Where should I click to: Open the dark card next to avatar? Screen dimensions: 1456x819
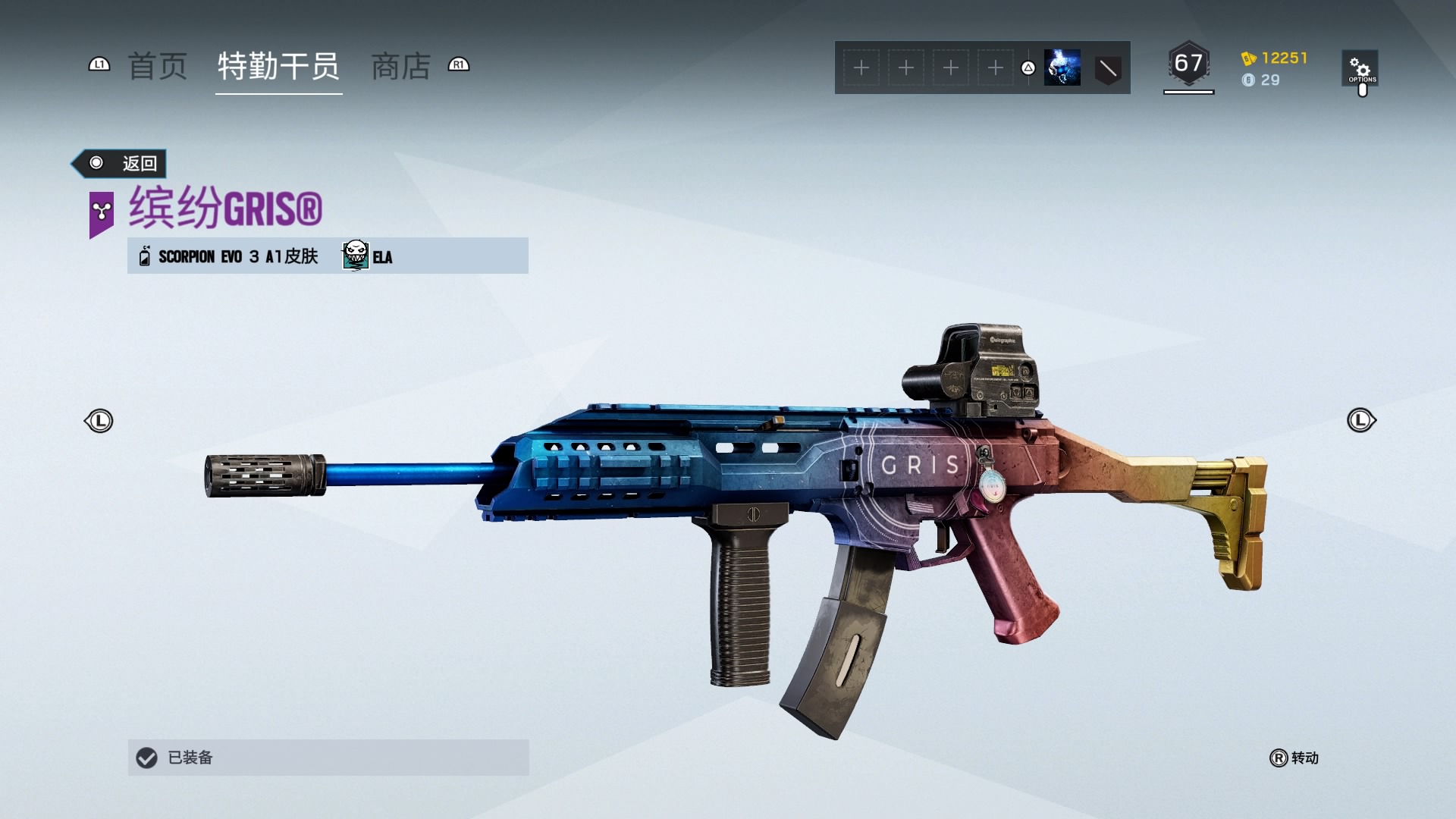click(x=1107, y=69)
